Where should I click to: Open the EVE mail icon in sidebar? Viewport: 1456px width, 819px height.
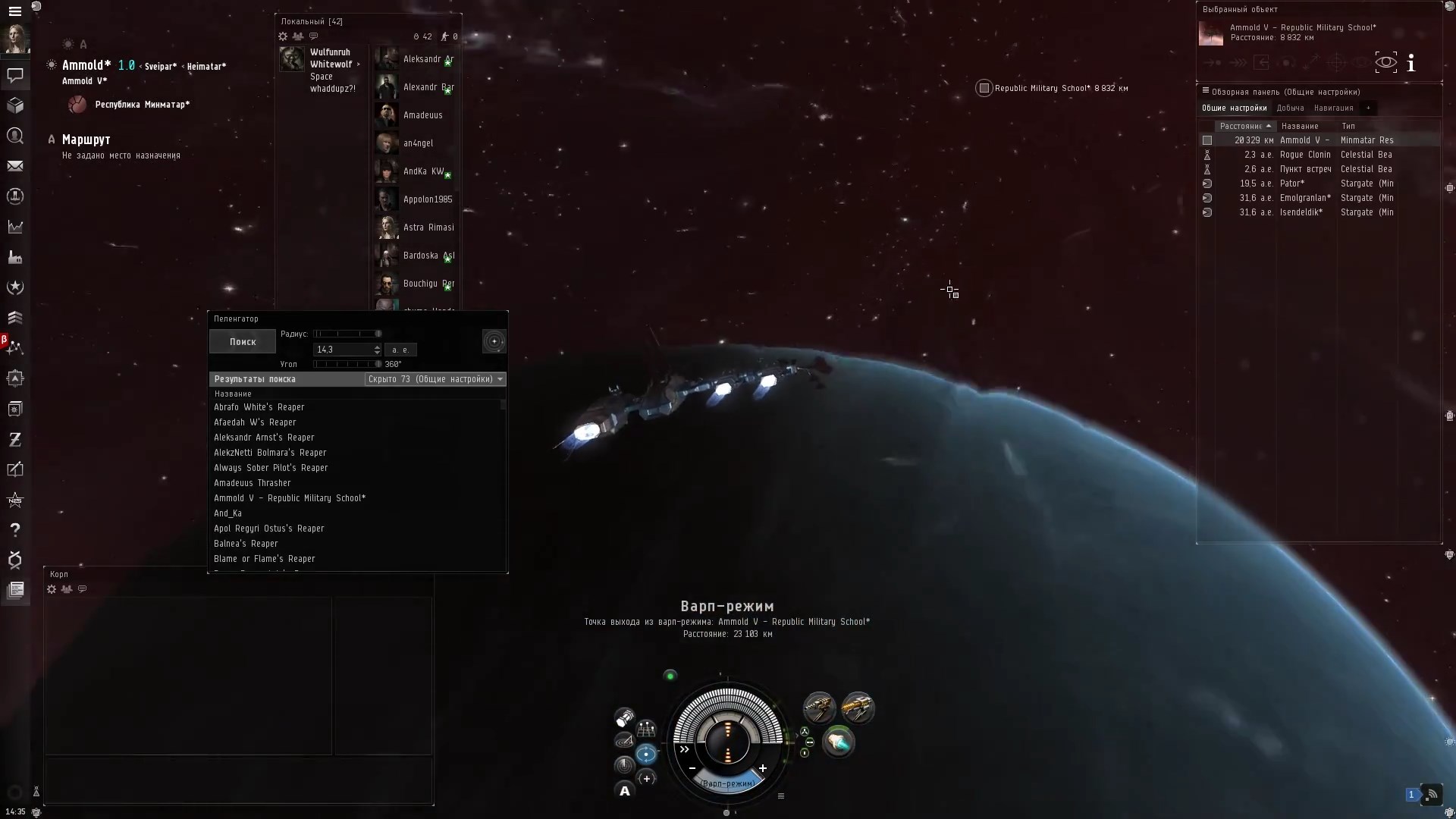coord(15,166)
